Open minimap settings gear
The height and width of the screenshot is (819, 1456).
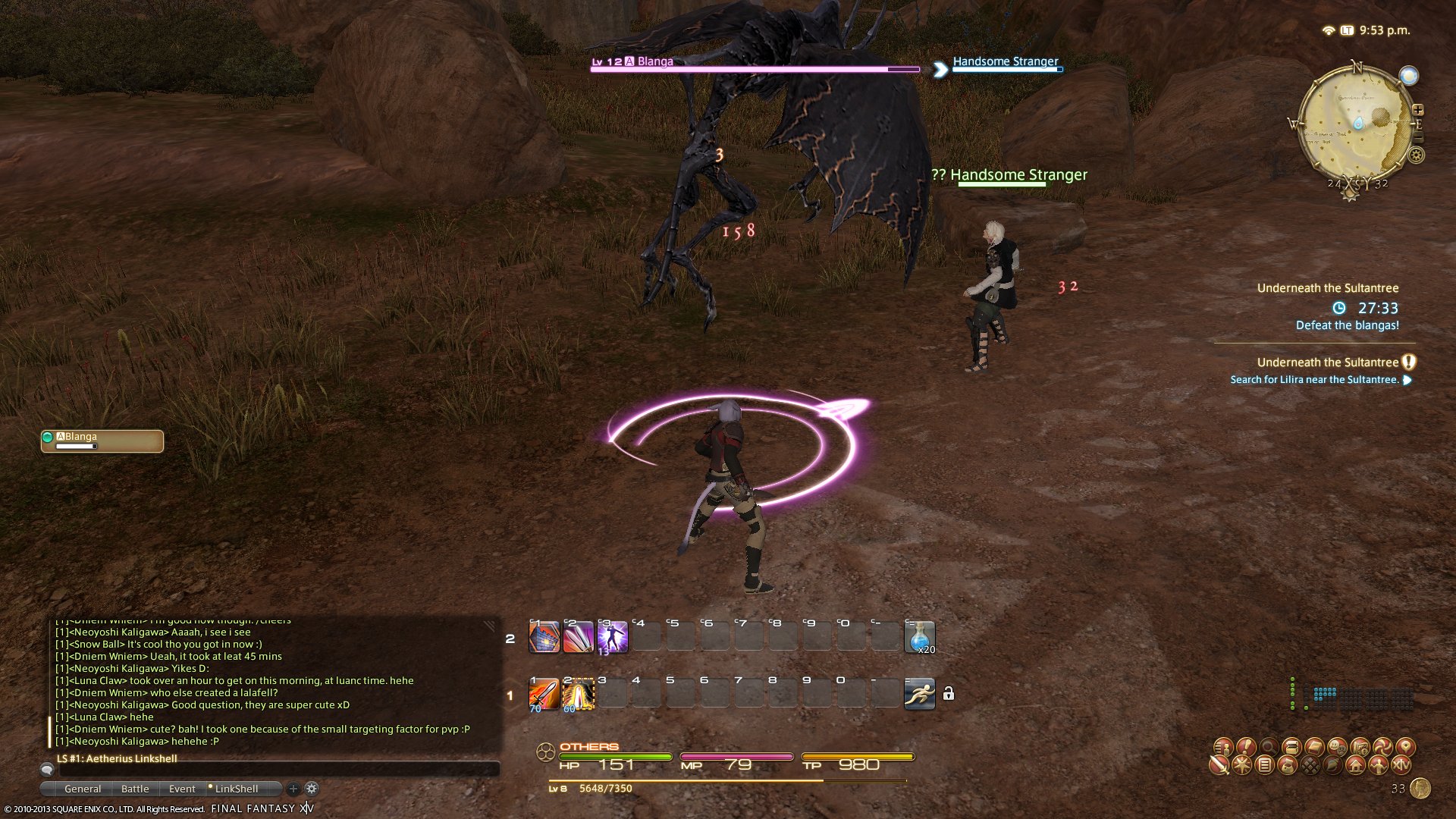click(1416, 155)
